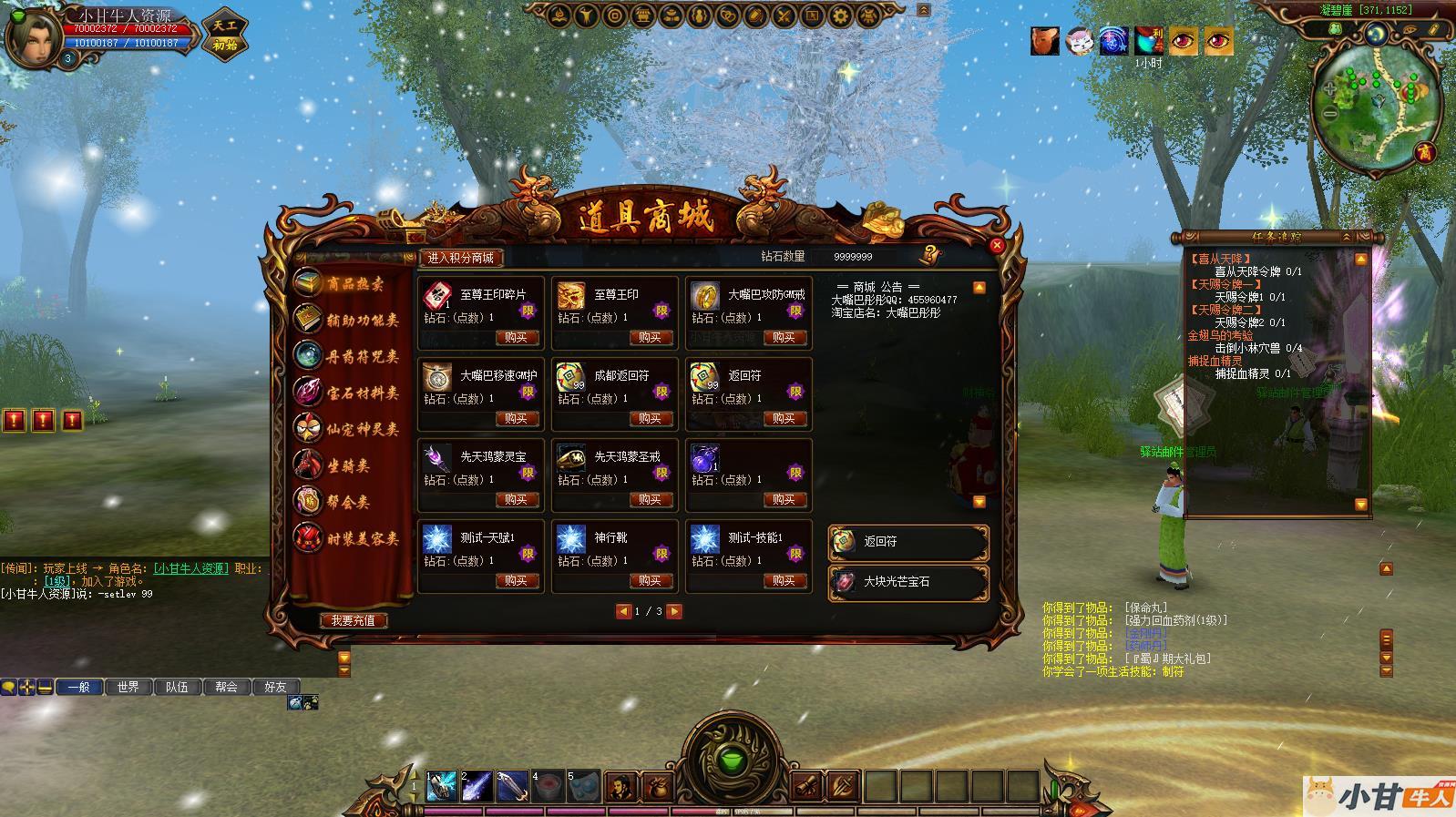The image size is (1456, 817).
Task: Switch to 辅助功能类 category
Action: (349, 321)
